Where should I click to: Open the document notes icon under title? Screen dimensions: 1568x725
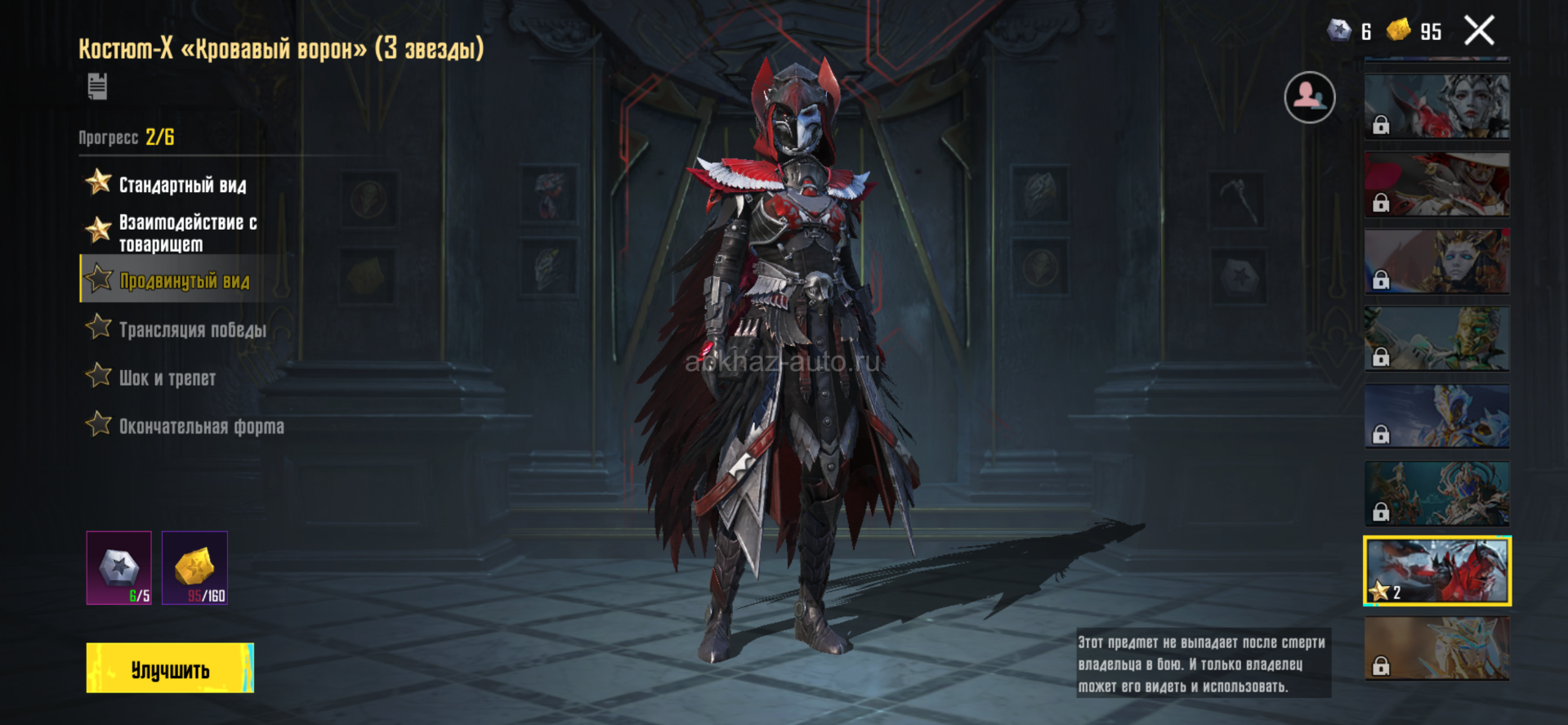click(97, 86)
